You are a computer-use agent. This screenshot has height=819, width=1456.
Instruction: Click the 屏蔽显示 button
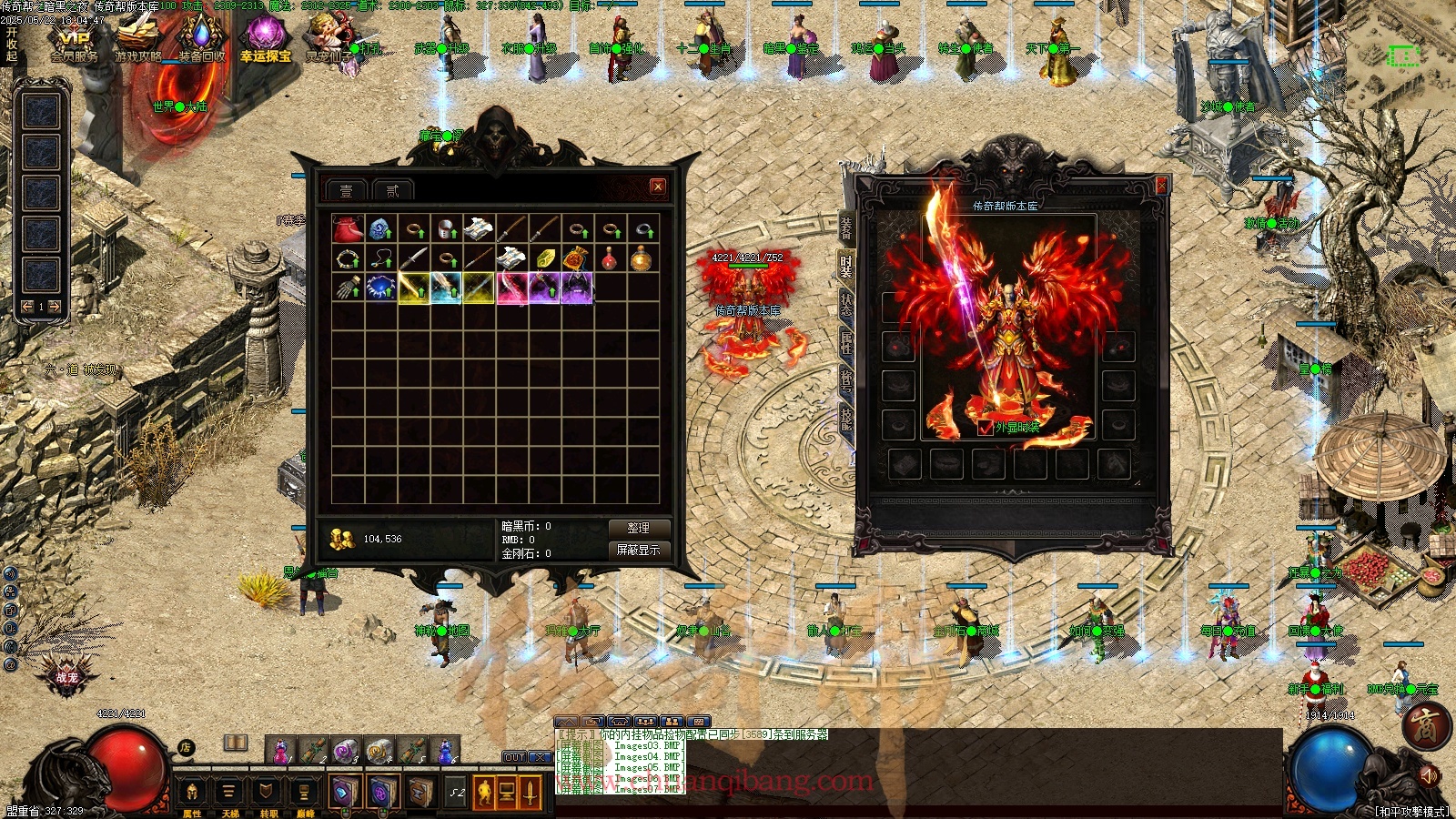(638, 550)
